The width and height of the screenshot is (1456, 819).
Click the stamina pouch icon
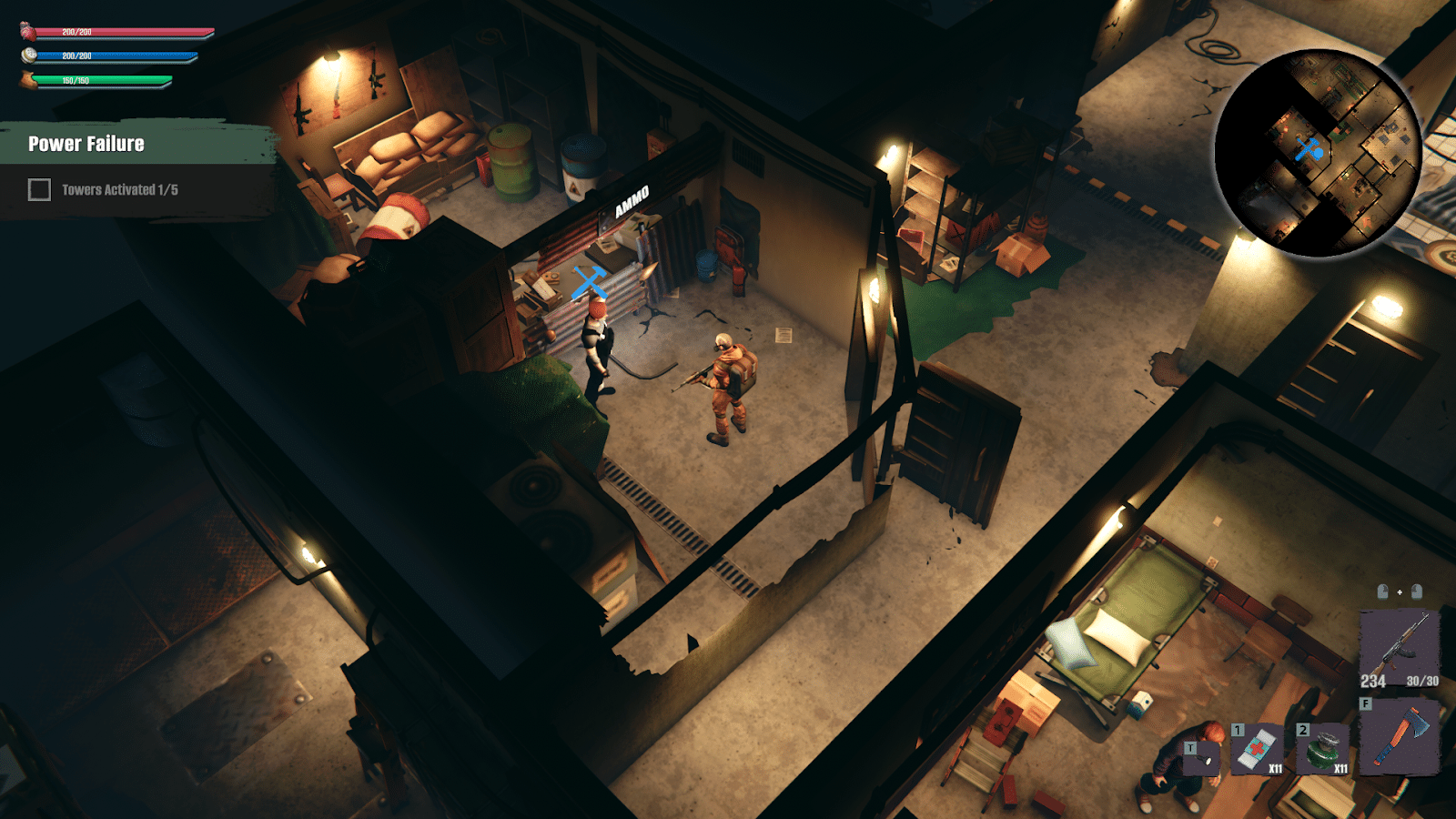point(27,80)
